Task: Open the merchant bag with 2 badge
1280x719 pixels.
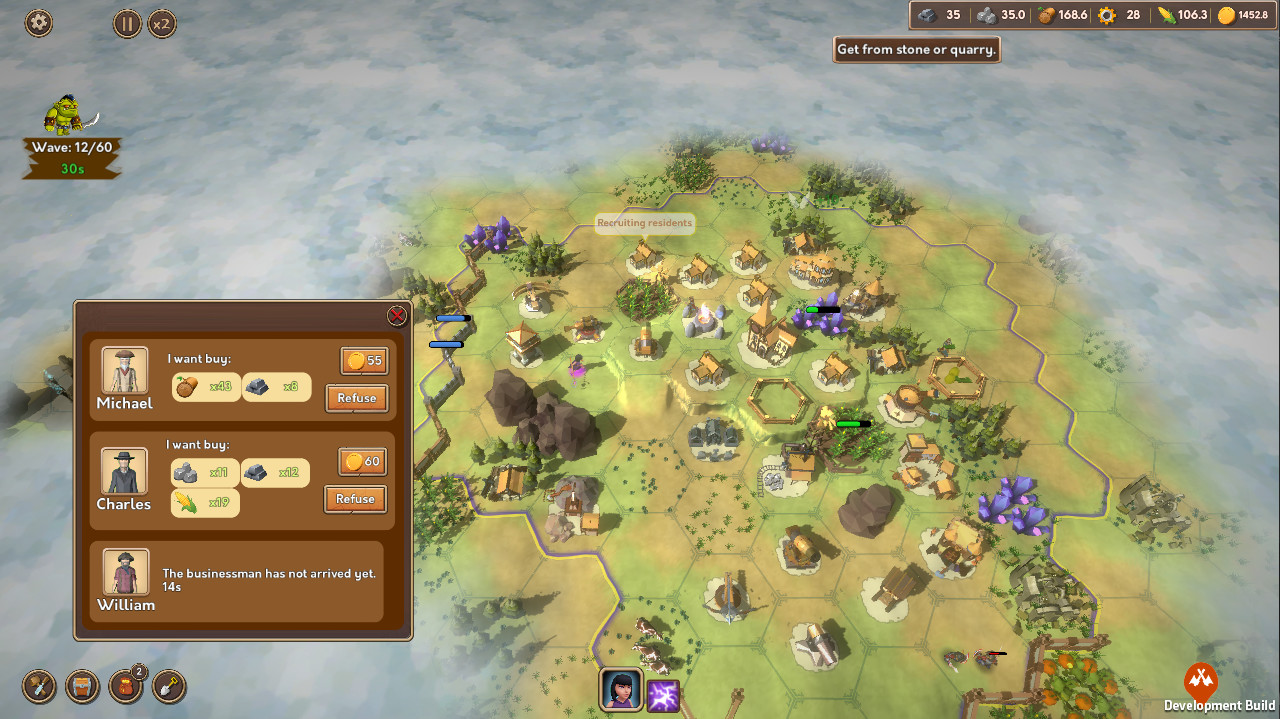Action: [126, 687]
